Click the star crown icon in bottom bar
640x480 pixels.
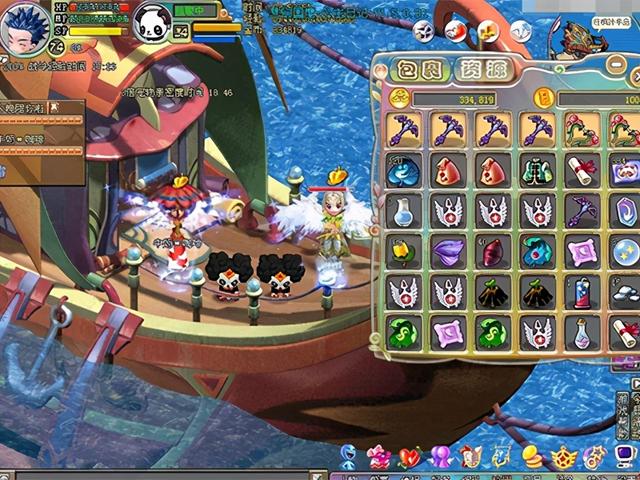(564, 458)
